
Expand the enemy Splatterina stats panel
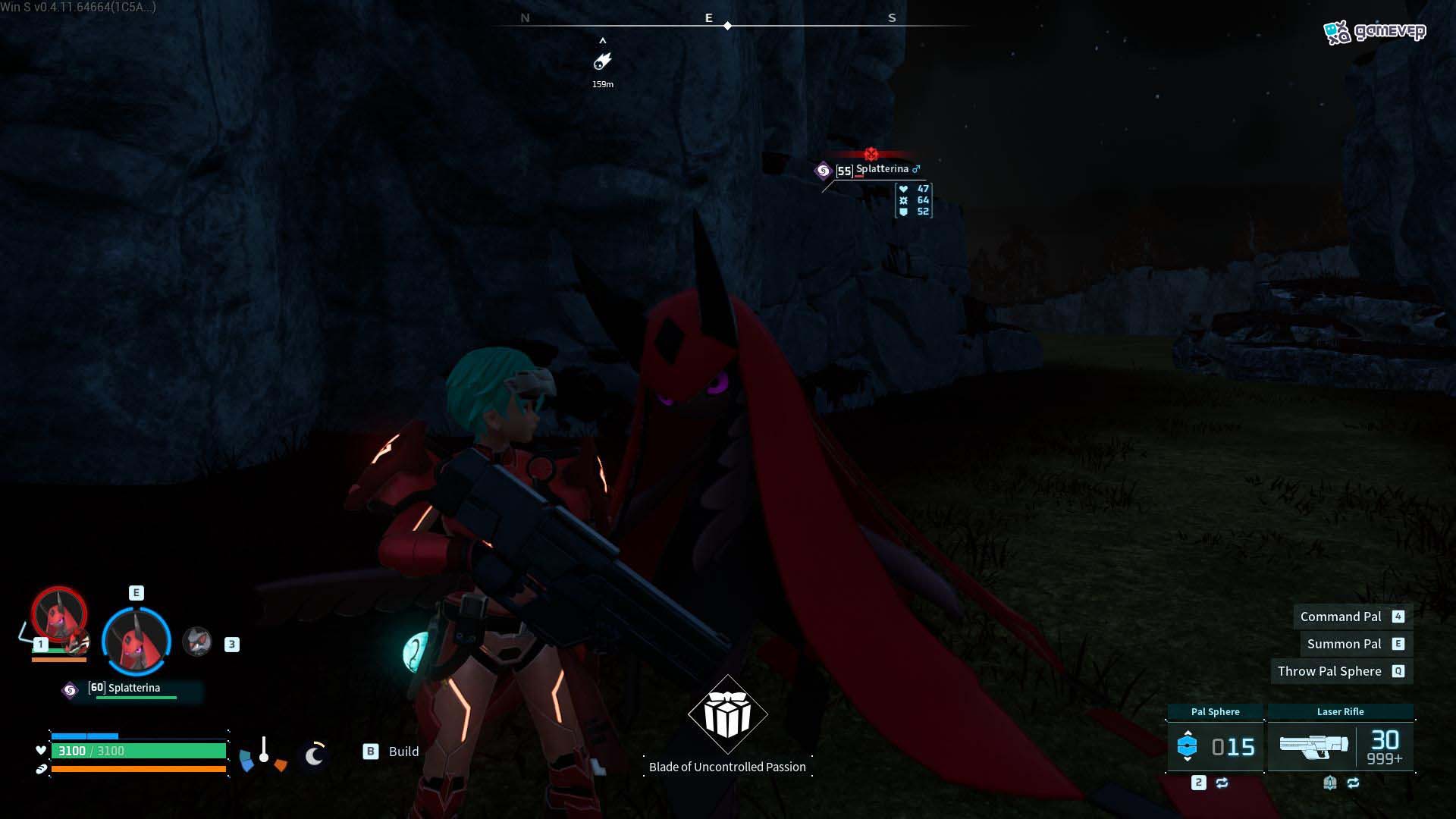[912, 202]
